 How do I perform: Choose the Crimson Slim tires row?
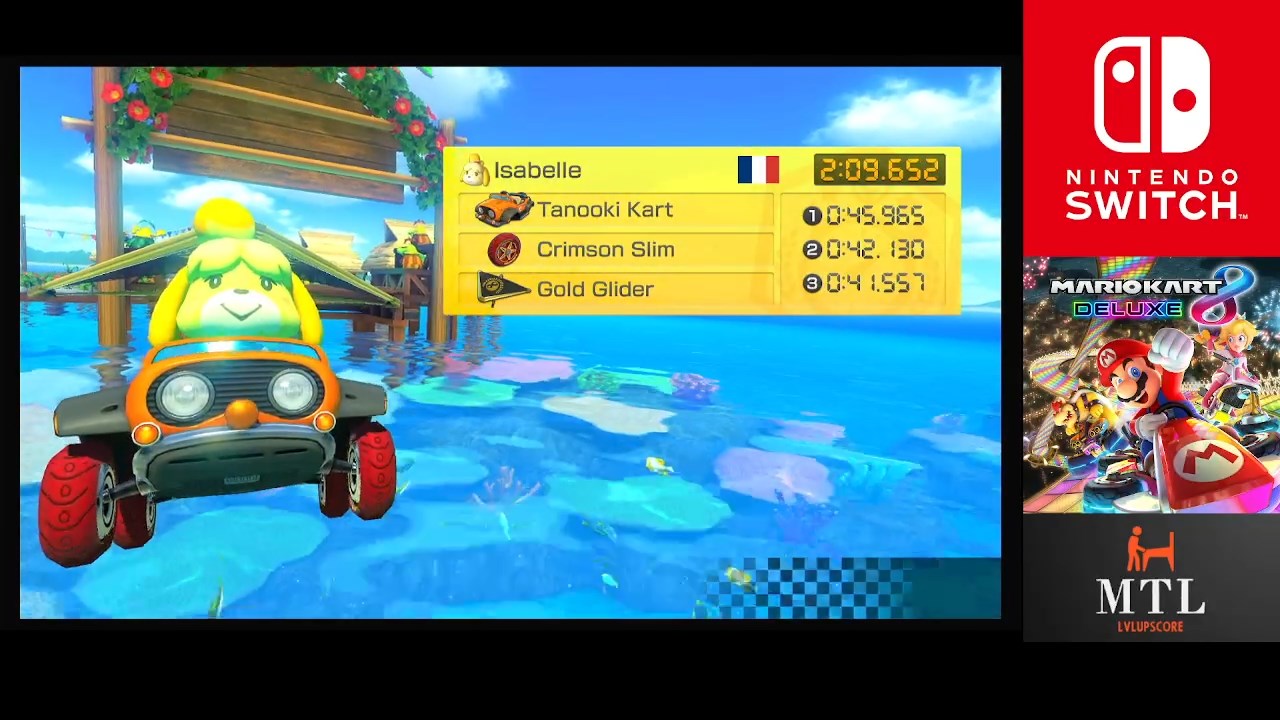pos(616,250)
